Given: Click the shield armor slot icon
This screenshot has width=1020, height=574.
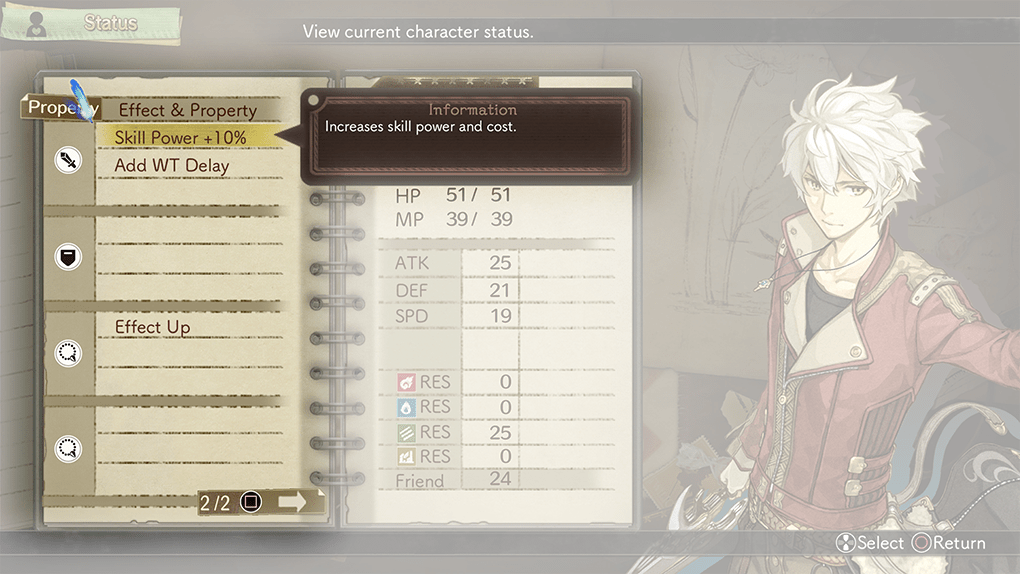Looking at the screenshot, I should point(68,257).
